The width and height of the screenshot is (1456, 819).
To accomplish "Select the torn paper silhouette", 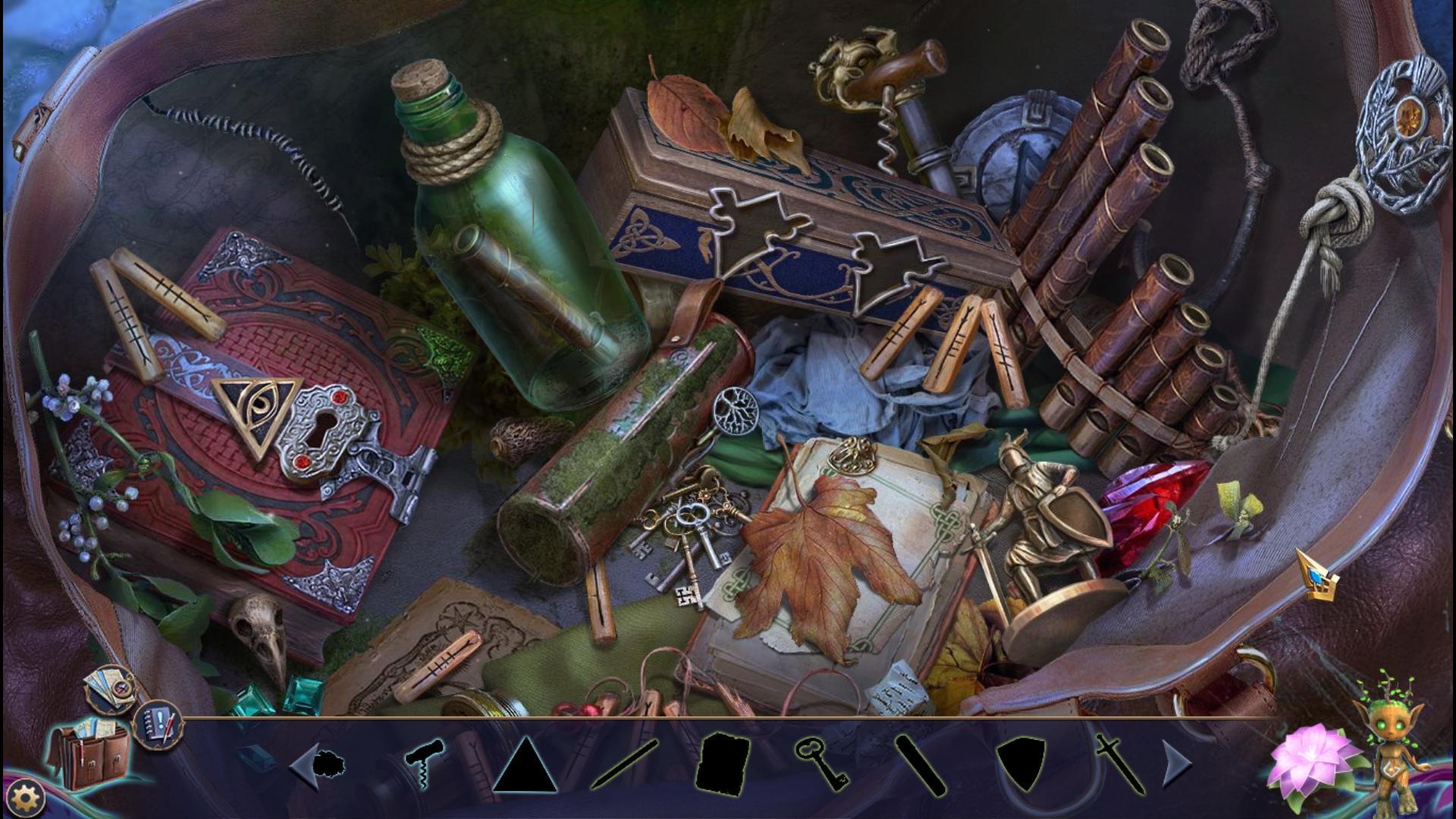I will coord(723,764).
